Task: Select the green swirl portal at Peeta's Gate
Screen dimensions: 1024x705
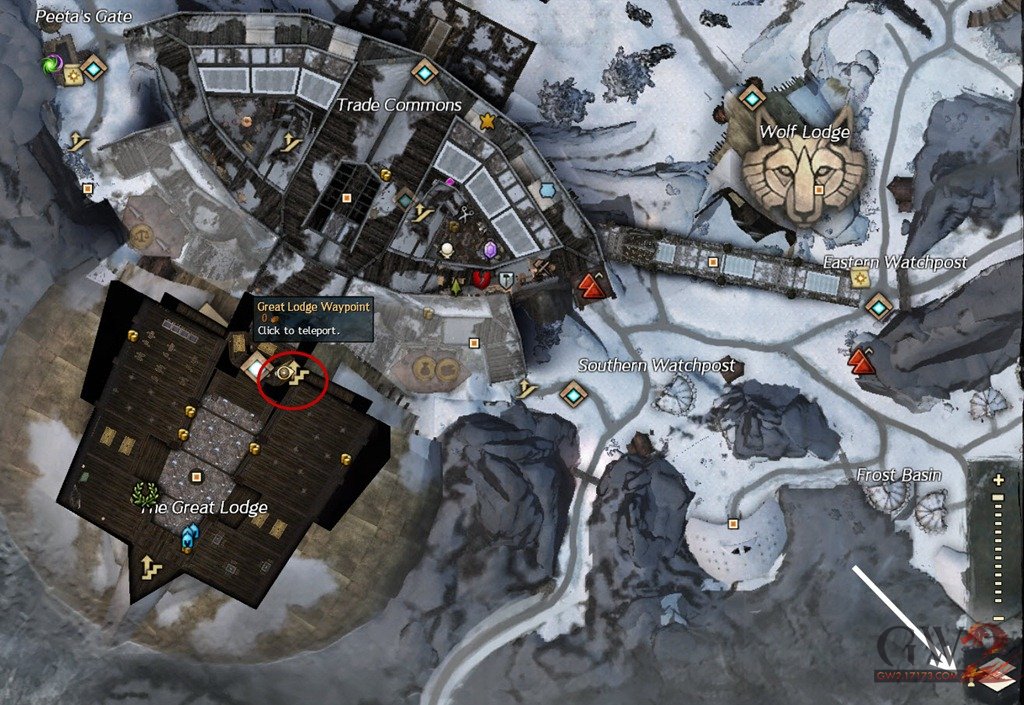Action: (x=50, y=66)
